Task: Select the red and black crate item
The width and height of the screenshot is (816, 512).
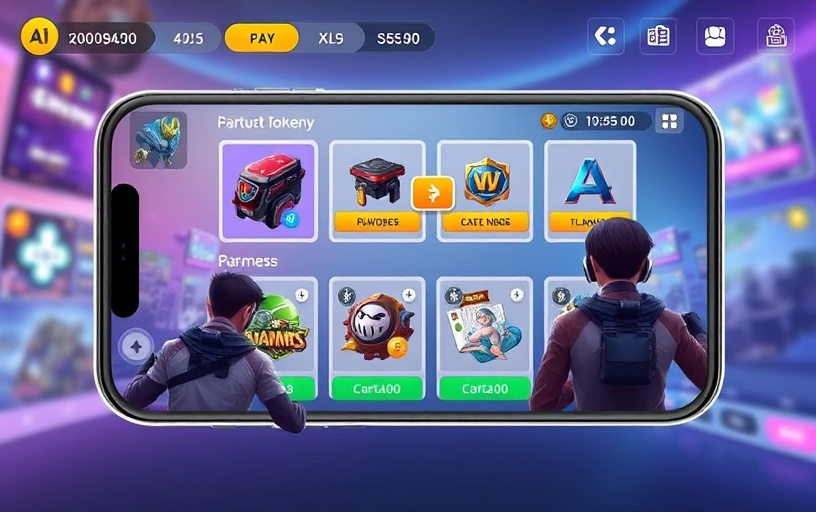Action: 268,190
